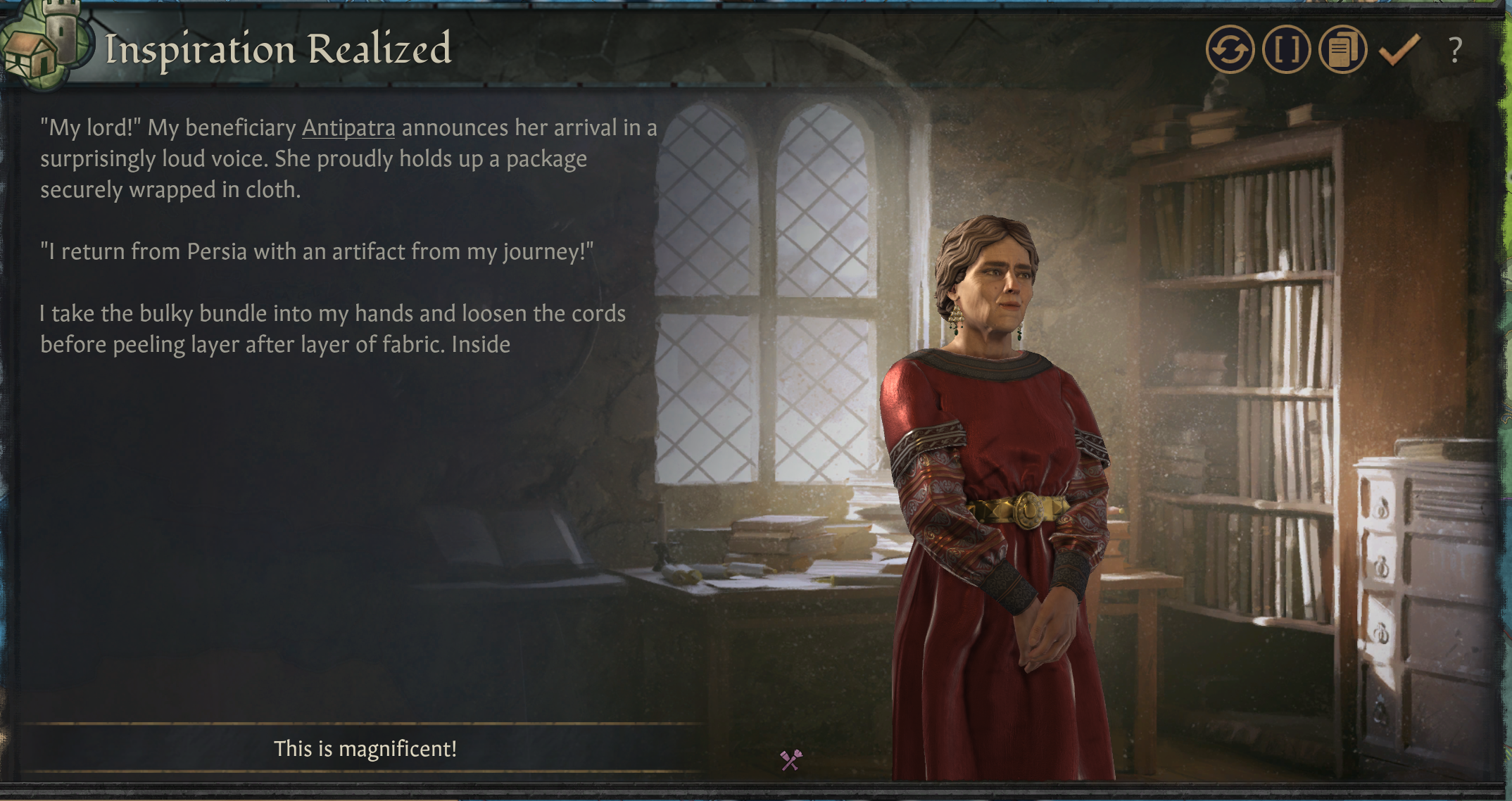The width and height of the screenshot is (1512, 801).
Task: Click the stacked documents icon near the checkmark
Action: click(x=1343, y=49)
